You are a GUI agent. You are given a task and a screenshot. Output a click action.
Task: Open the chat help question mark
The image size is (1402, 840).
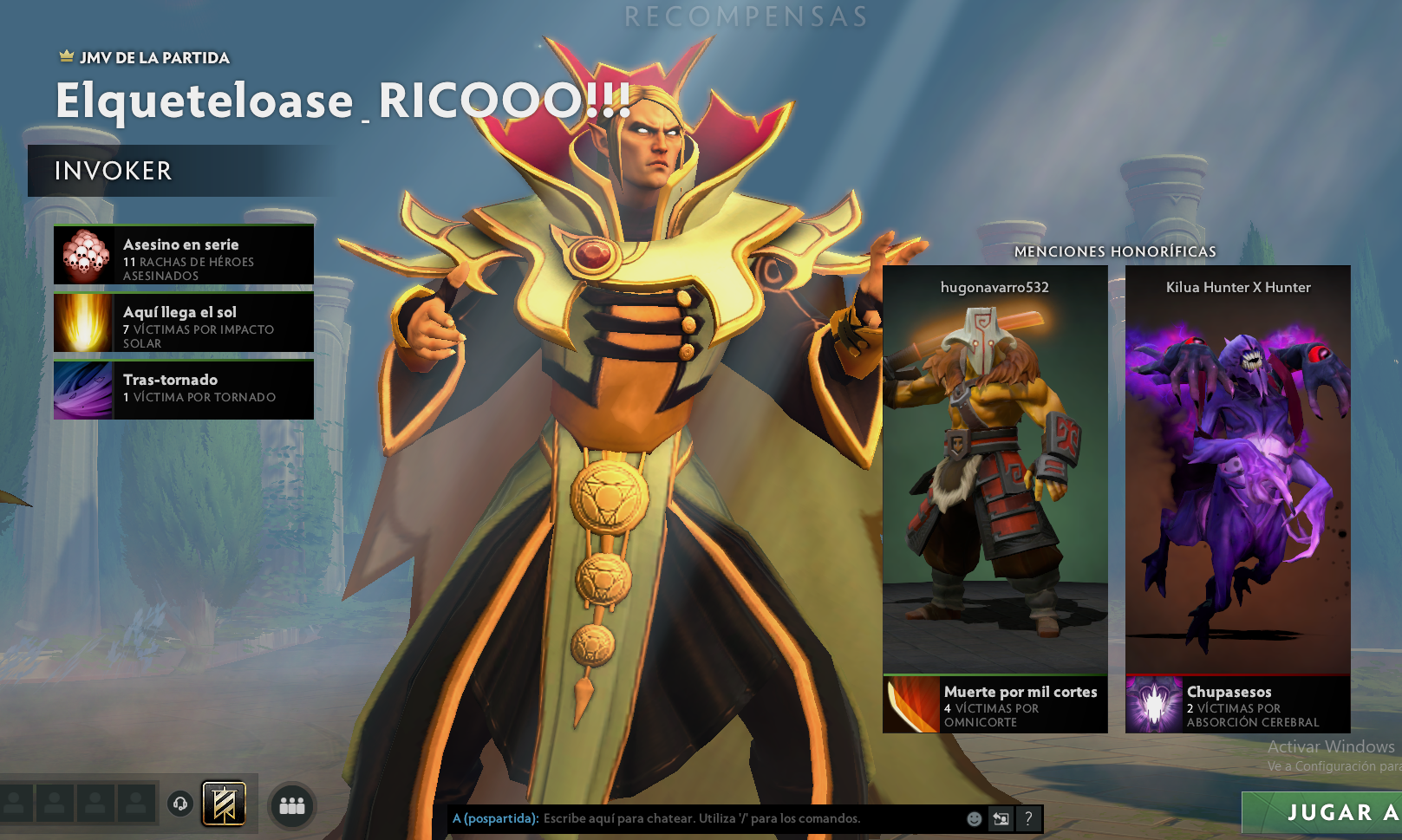click(x=1028, y=818)
